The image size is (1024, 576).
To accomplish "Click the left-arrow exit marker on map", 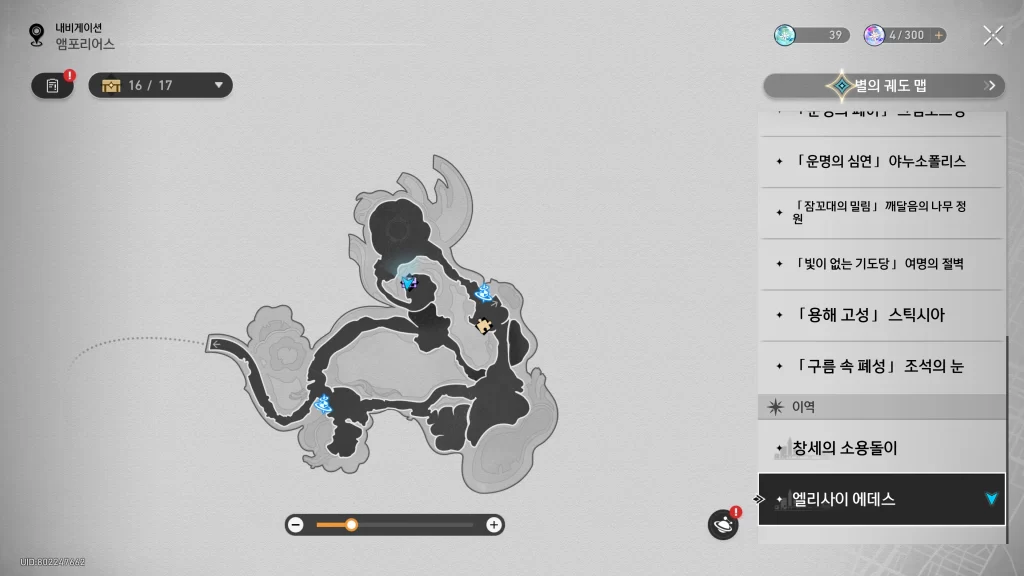I will click(x=217, y=345).
